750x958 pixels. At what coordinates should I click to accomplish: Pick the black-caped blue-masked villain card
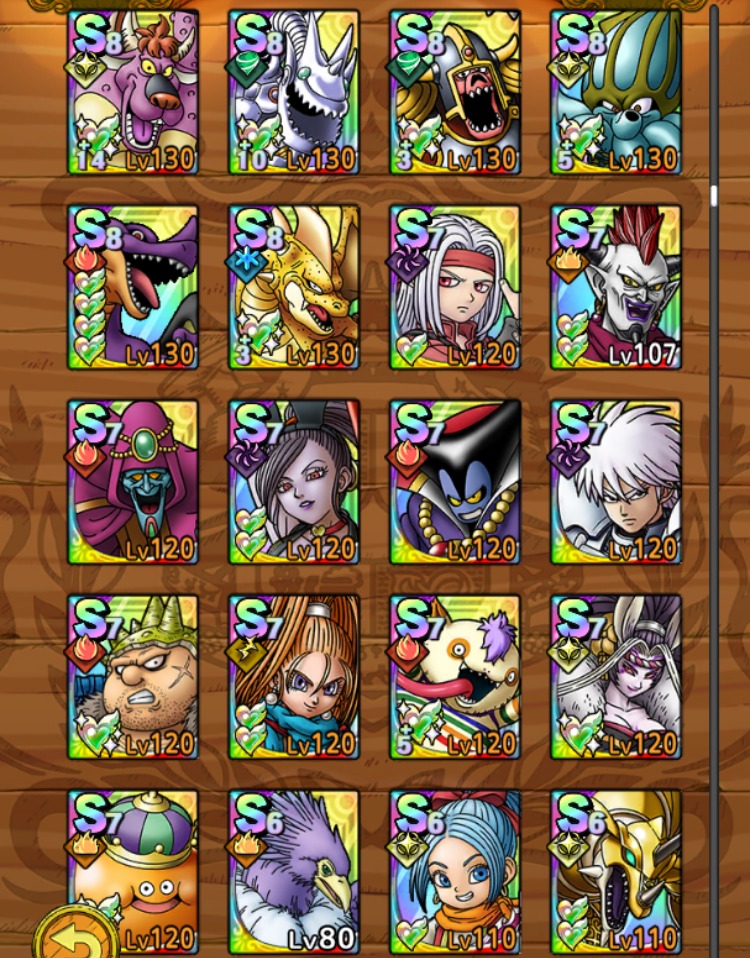[x=455, y=482]
